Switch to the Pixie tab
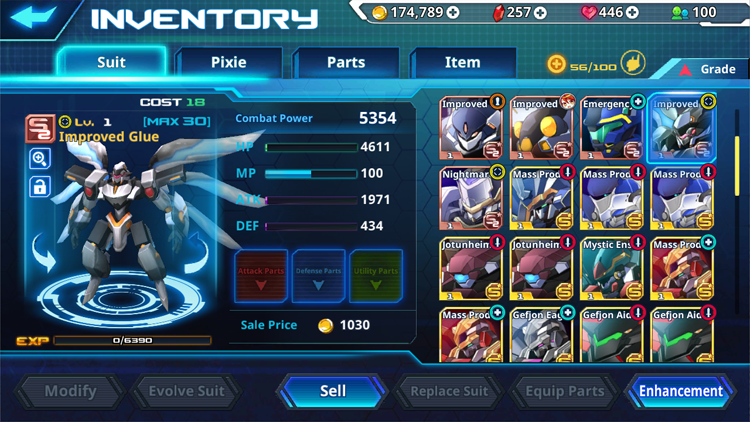Image resolution: width=750 pixels, height=422 pixels. point(228,62)
